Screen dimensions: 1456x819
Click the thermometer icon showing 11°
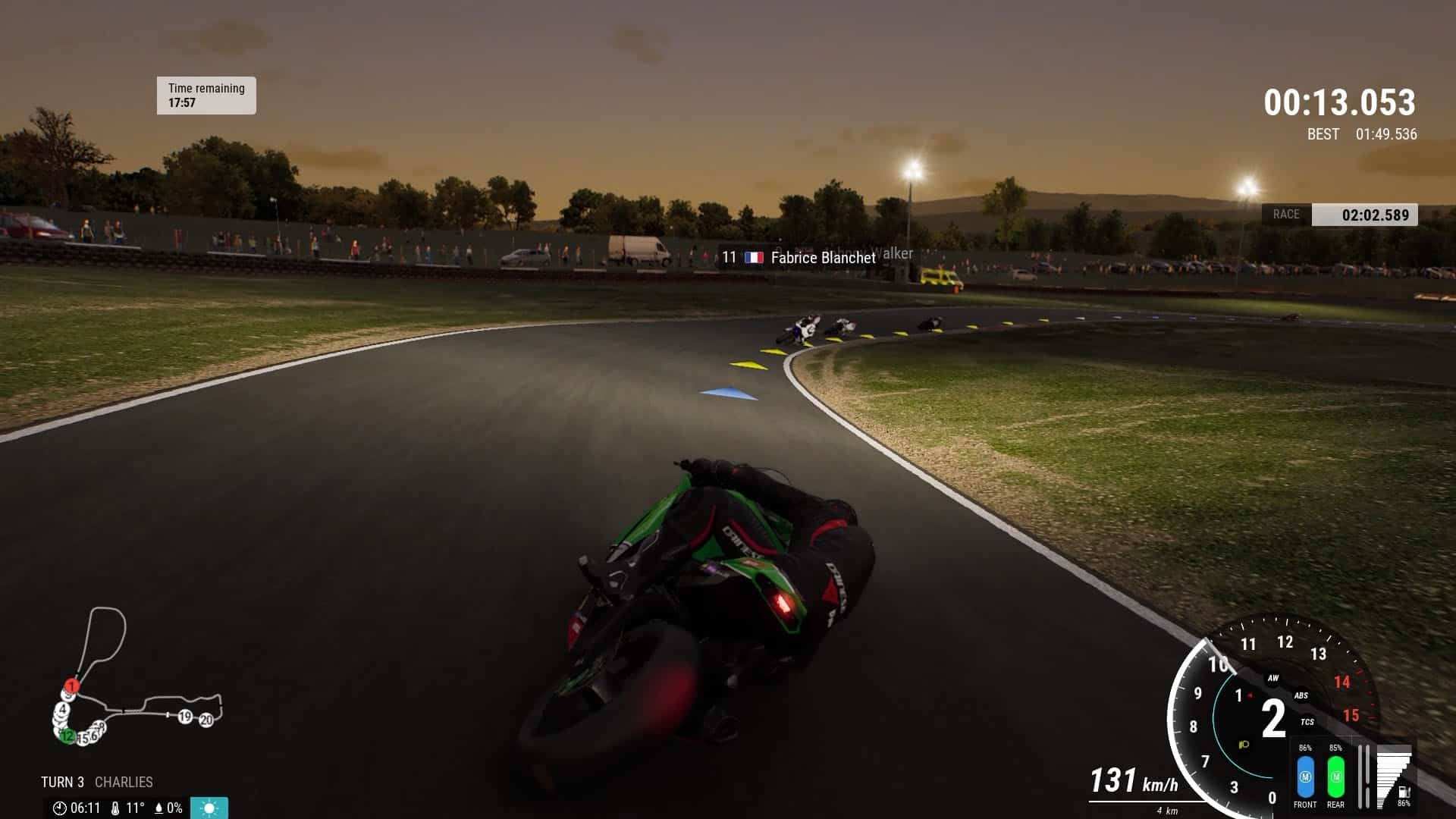pos(115,808)
